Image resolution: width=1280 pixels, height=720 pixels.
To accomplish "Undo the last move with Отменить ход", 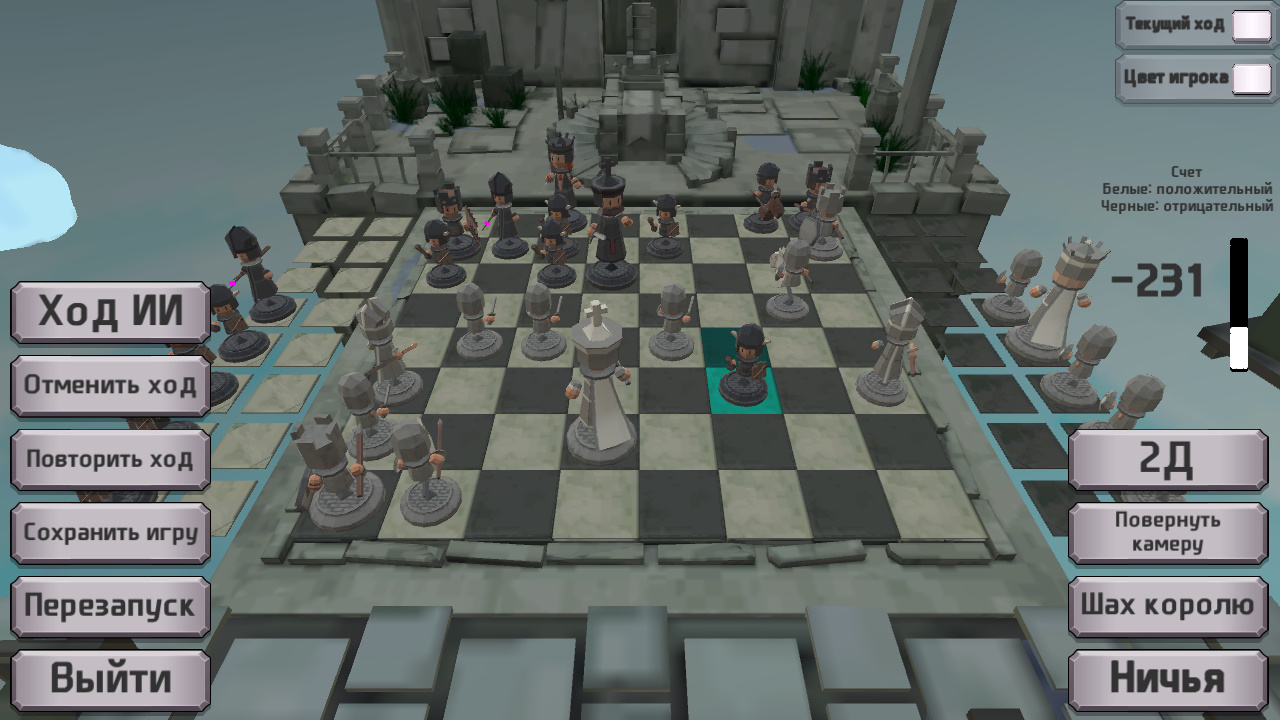I will (110, 385).
